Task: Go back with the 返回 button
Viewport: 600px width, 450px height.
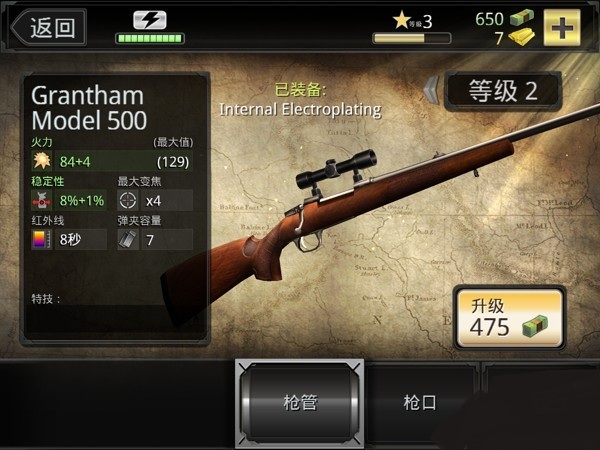Action: point(46,27)
